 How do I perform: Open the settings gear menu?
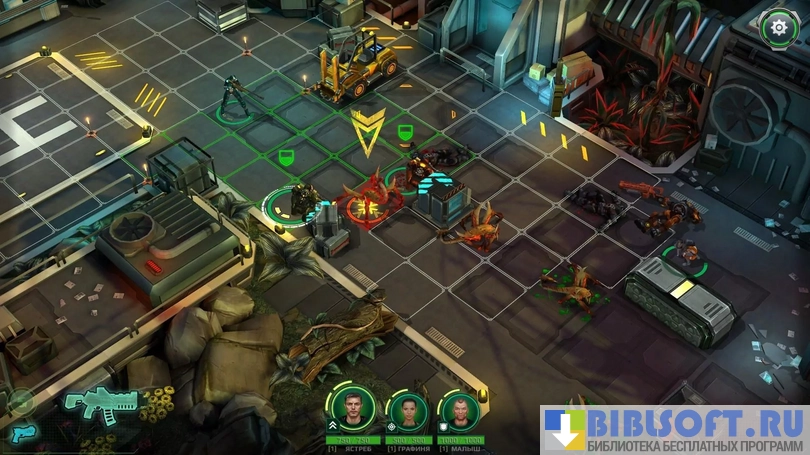tap(778, 27)
